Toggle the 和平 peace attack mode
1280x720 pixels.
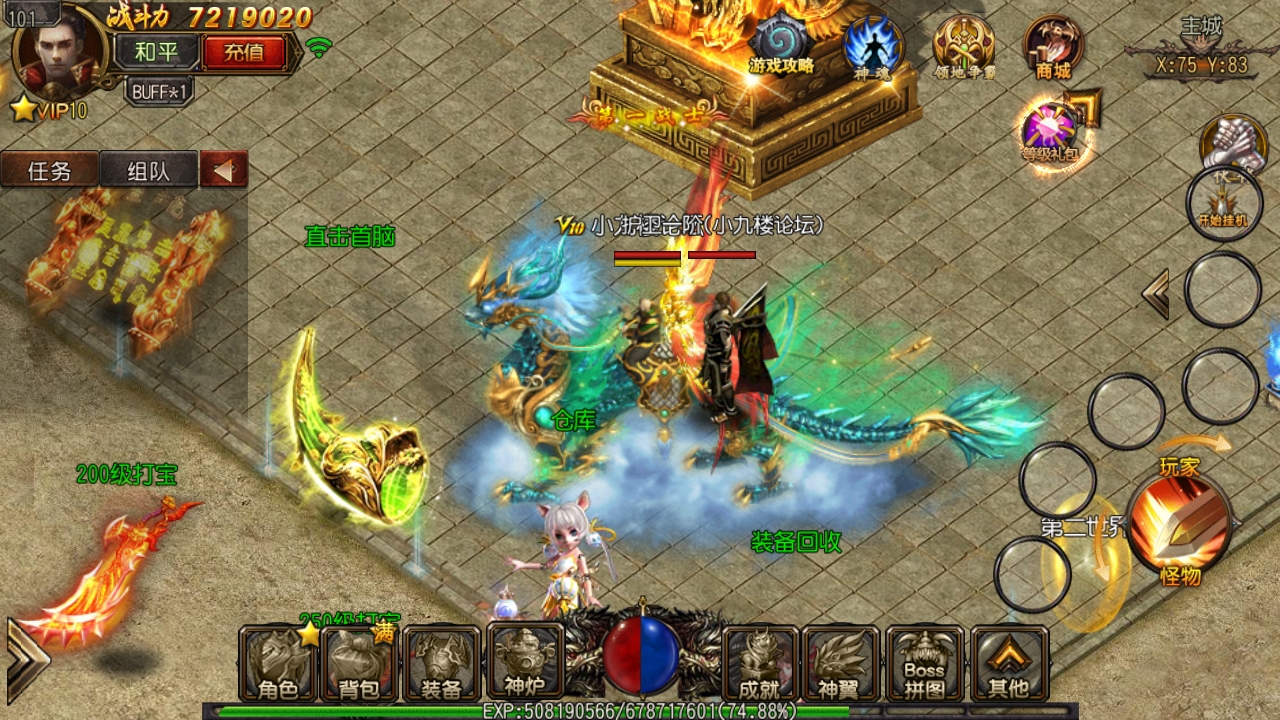(156, 48)
